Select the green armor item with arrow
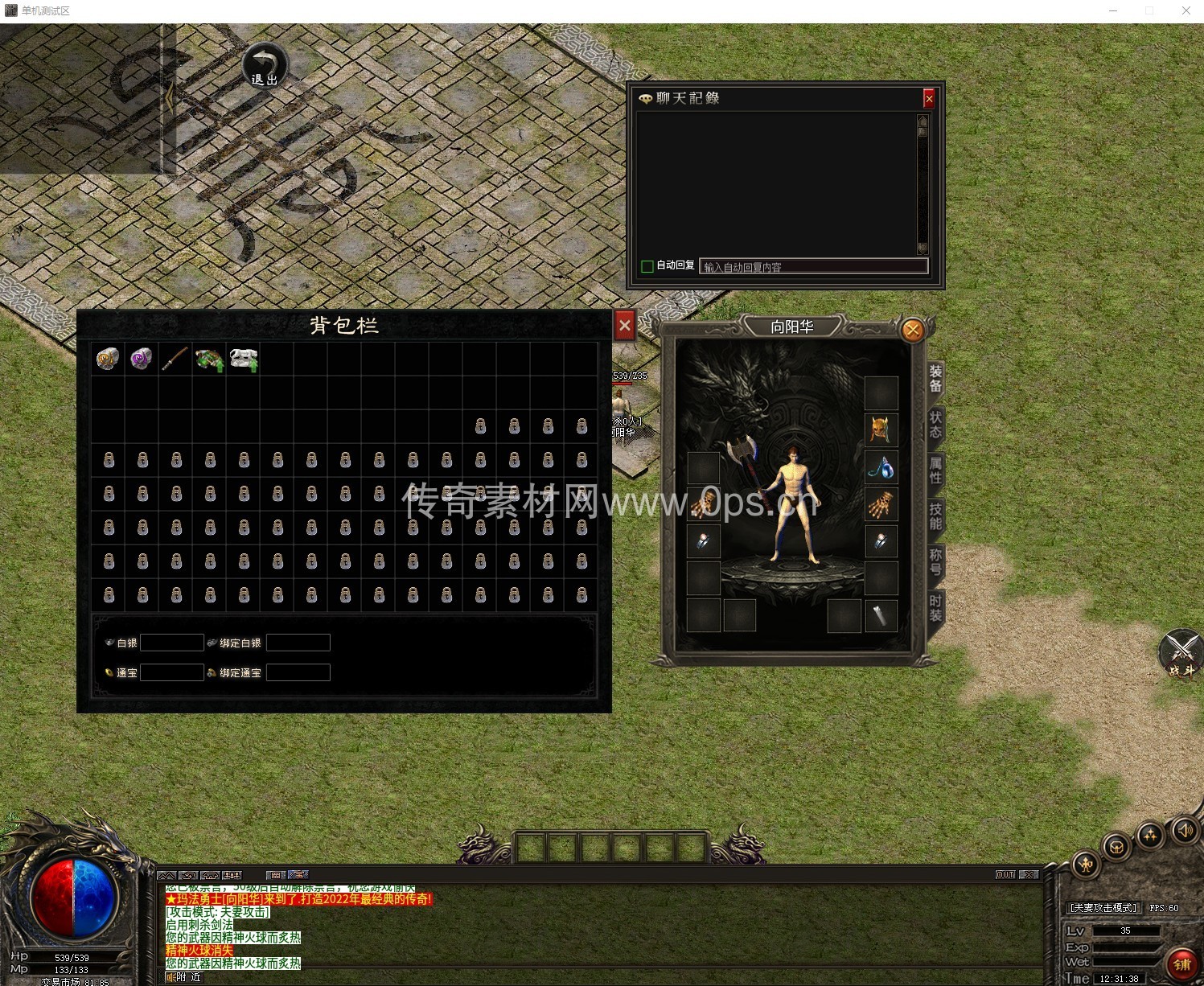 point(209,359)
